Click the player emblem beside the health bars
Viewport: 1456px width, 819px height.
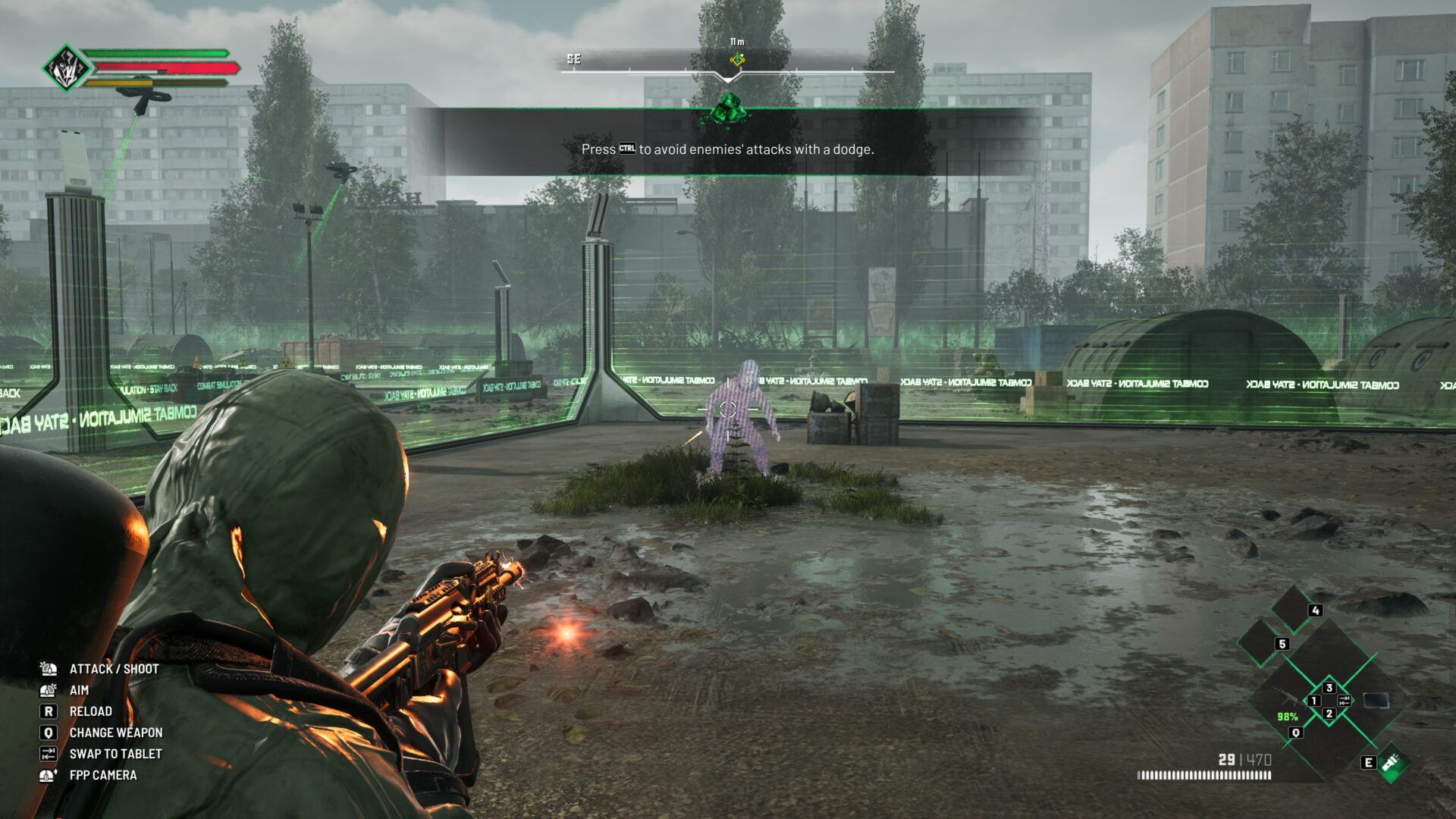coord(66,68)
